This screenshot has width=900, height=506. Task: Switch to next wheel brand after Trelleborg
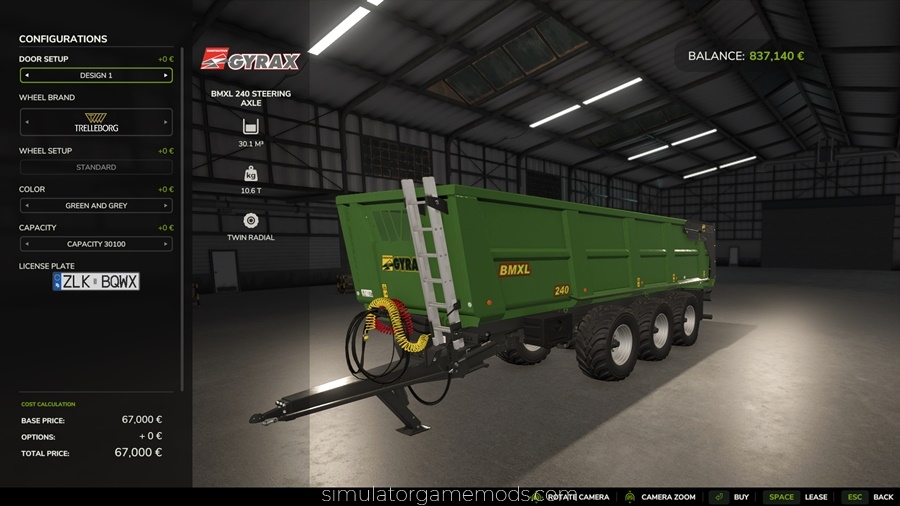click(166, 122)
